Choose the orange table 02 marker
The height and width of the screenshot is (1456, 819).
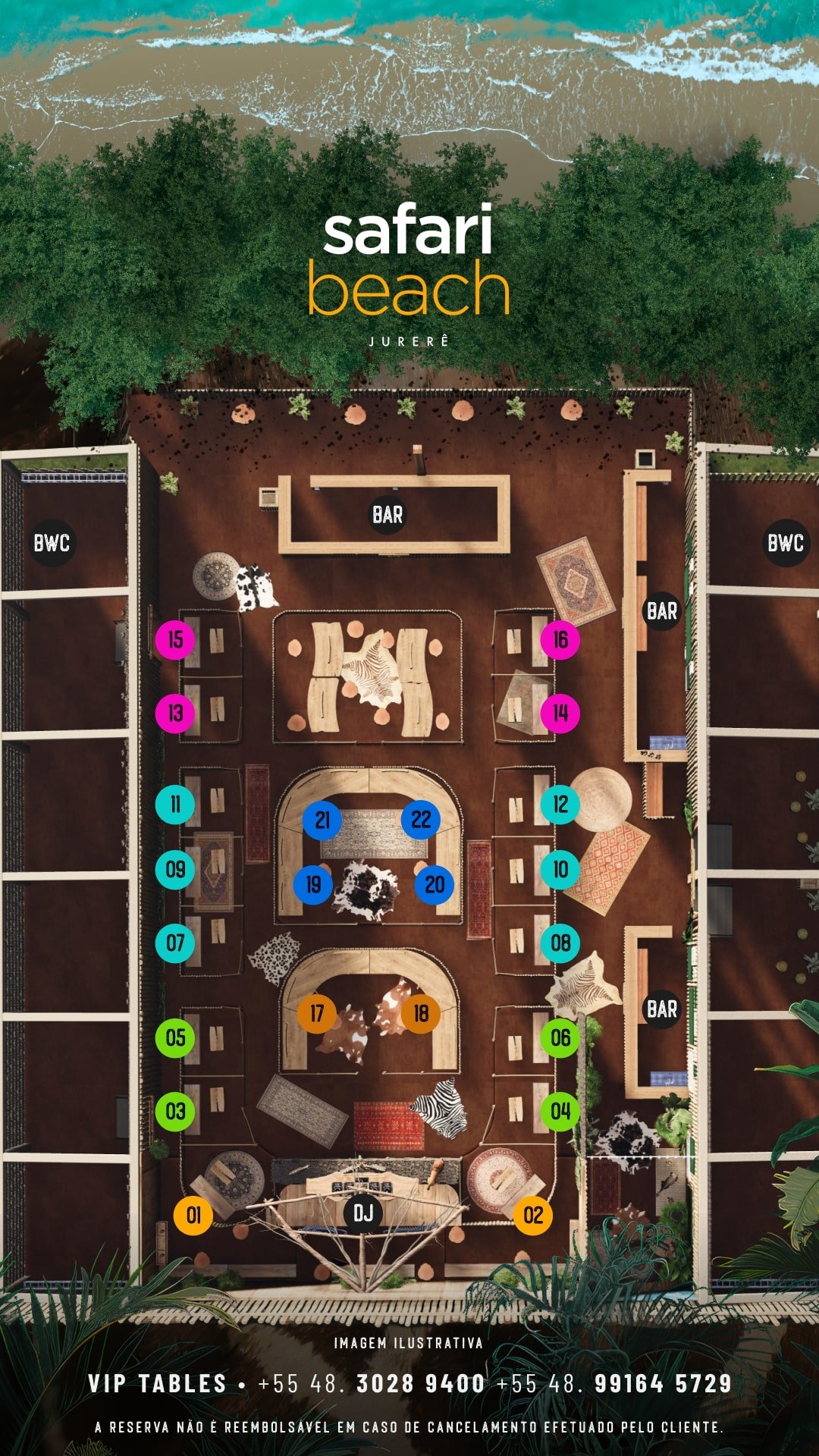(533, 1216)
